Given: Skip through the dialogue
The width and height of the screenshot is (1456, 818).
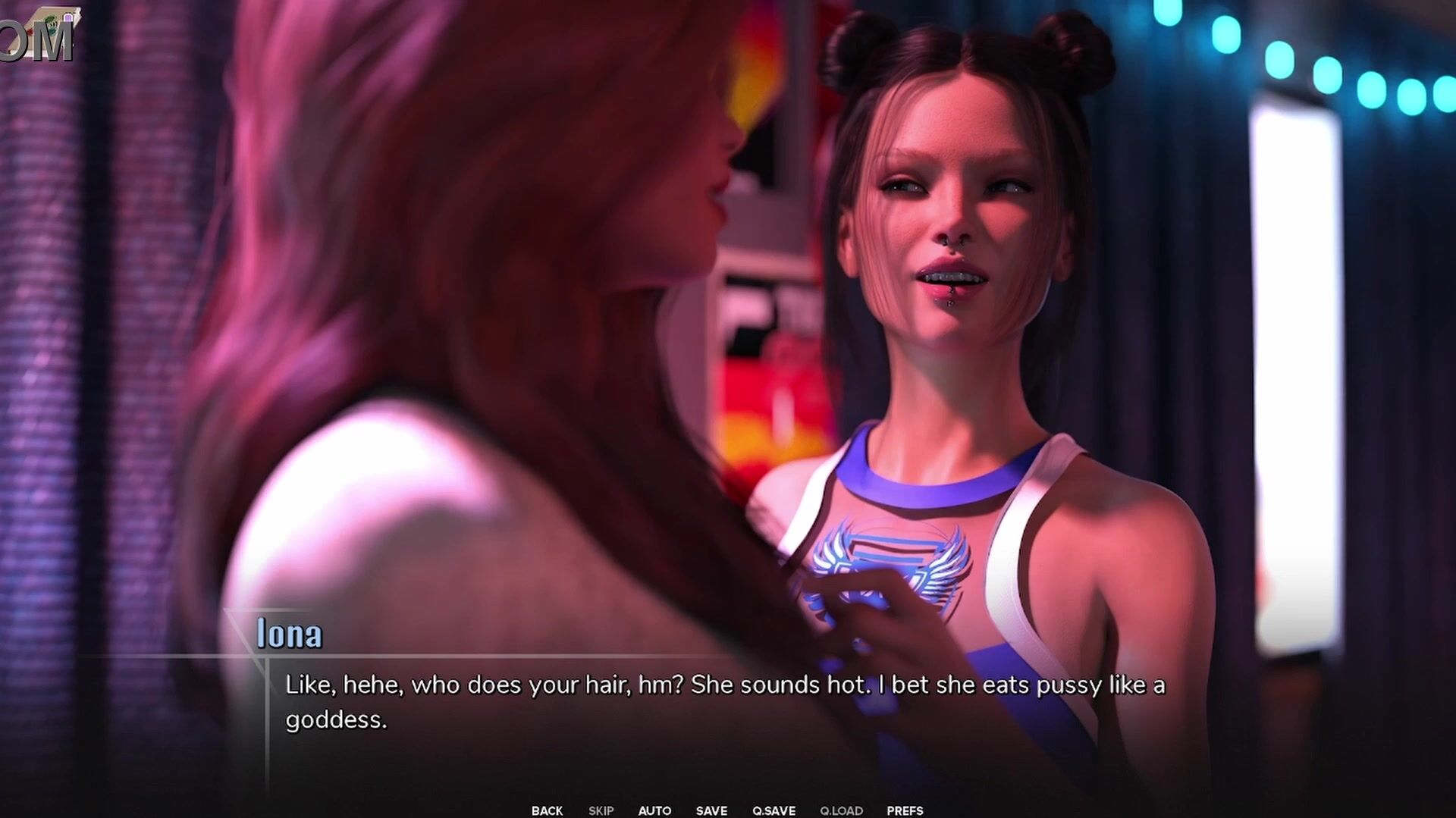Looking at the screenshot, I should pyautogui.click(x=601, y=810).
